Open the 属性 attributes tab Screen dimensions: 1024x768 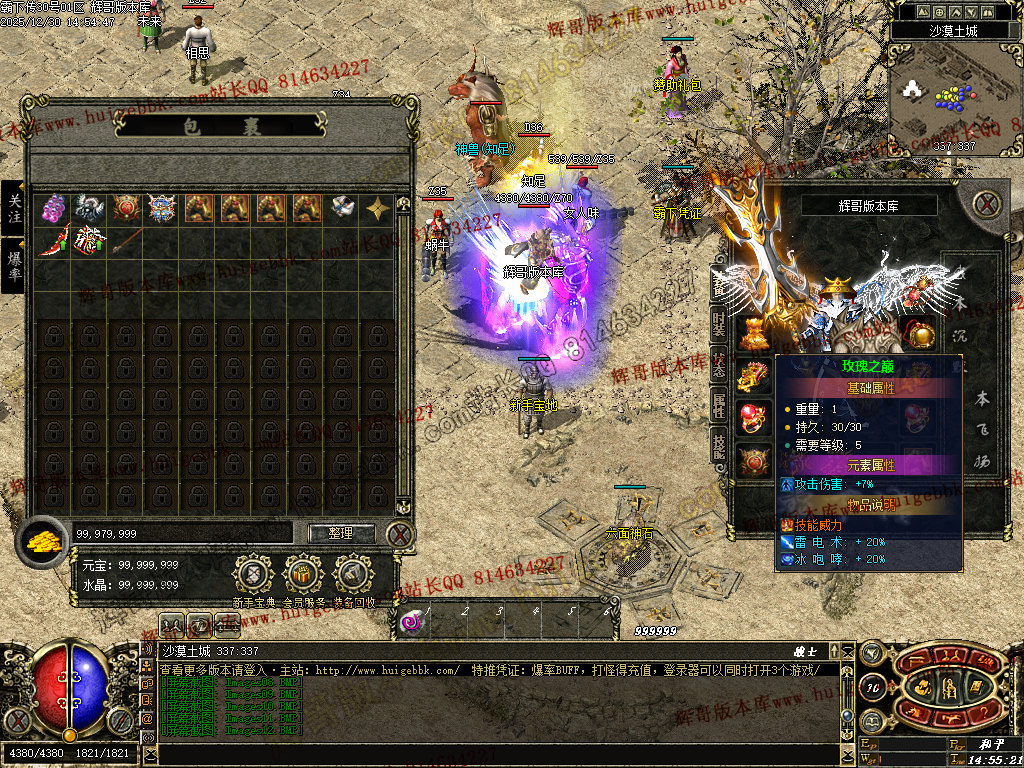point(719,405)
